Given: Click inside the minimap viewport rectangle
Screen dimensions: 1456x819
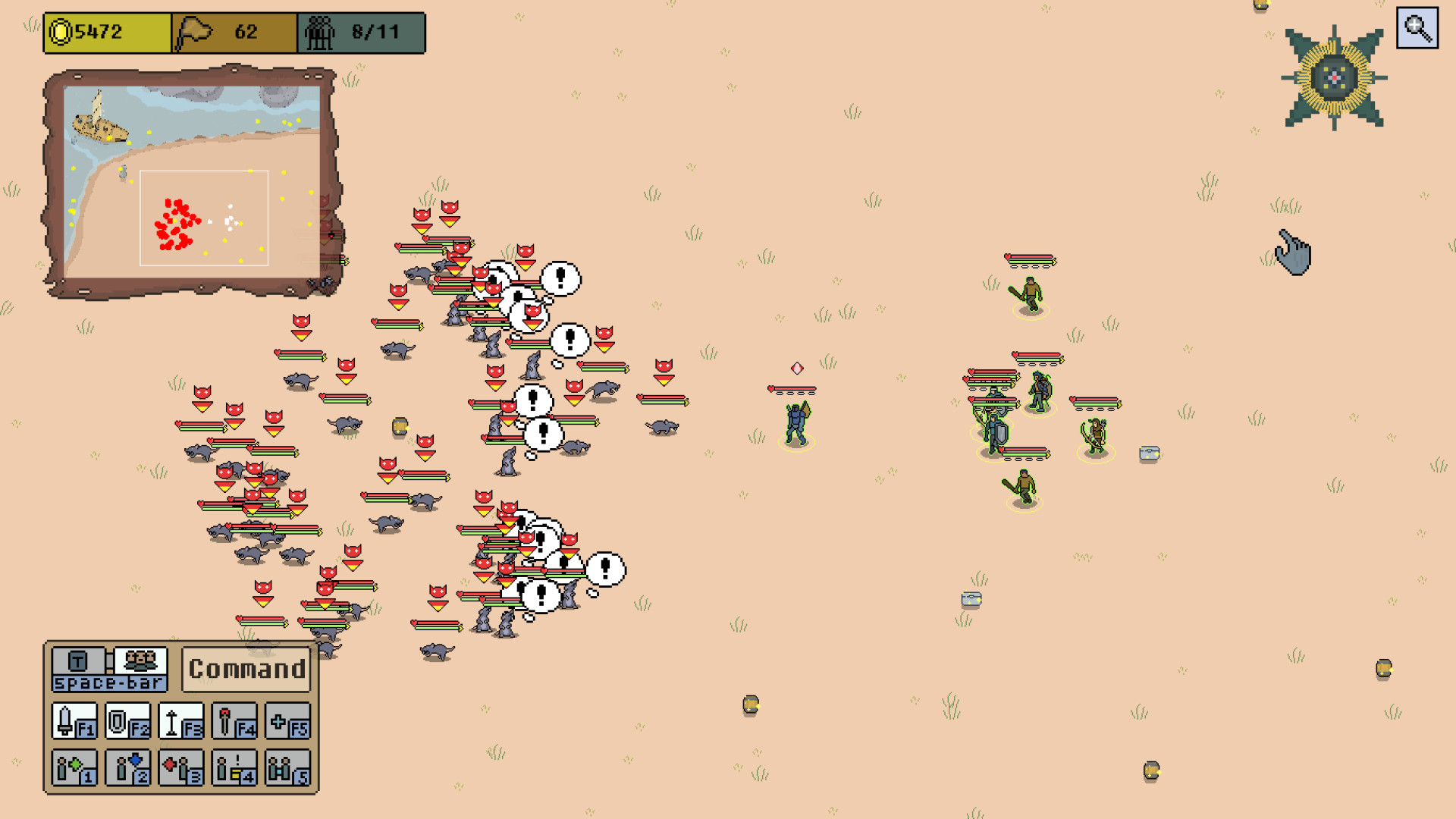Looking at the screenshot, I should coord(203,218).
